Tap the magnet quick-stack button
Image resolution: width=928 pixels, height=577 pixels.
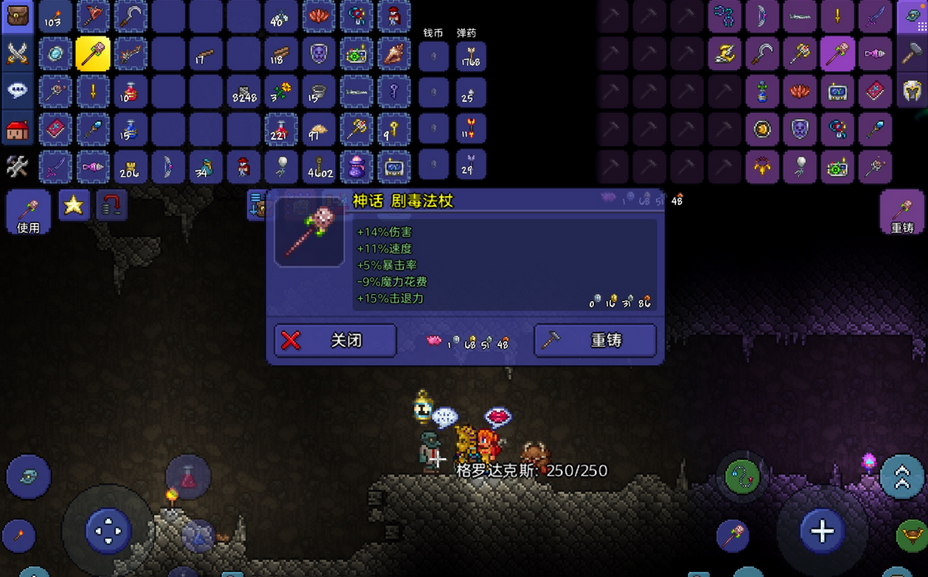[112, 206]
